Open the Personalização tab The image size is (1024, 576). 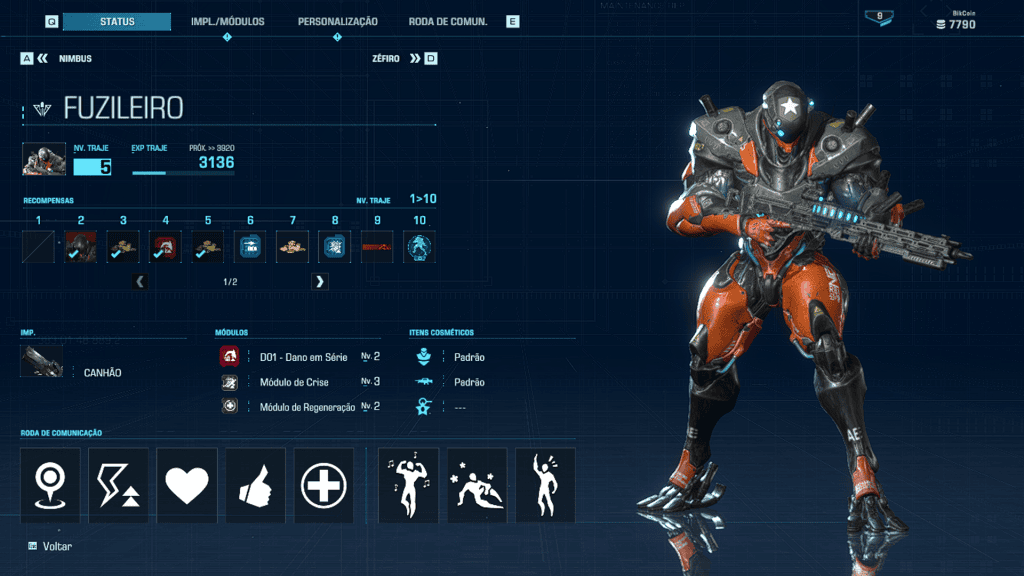[x=337, y=21]
